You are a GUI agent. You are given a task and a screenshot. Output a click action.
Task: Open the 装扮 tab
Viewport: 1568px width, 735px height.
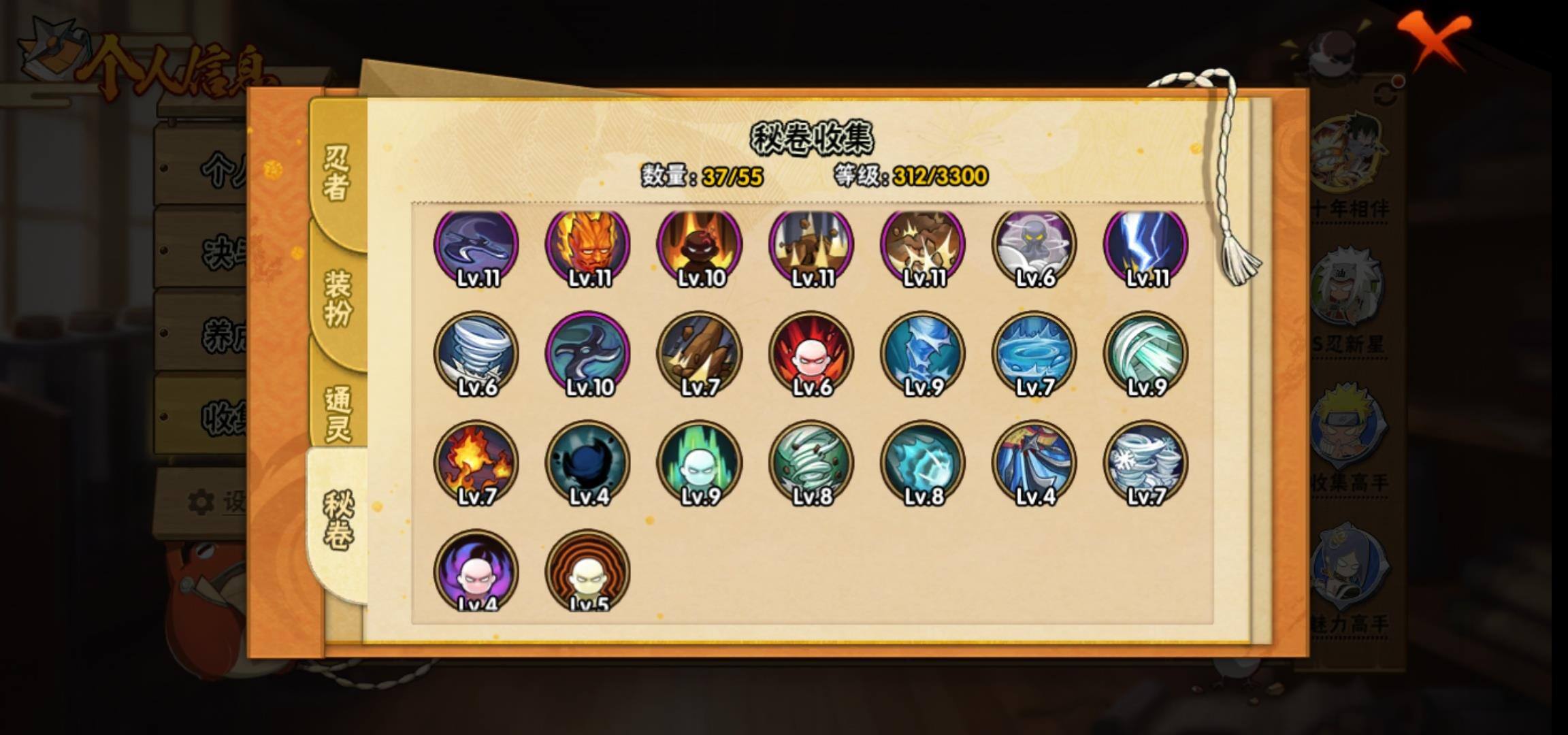point(338,298)
